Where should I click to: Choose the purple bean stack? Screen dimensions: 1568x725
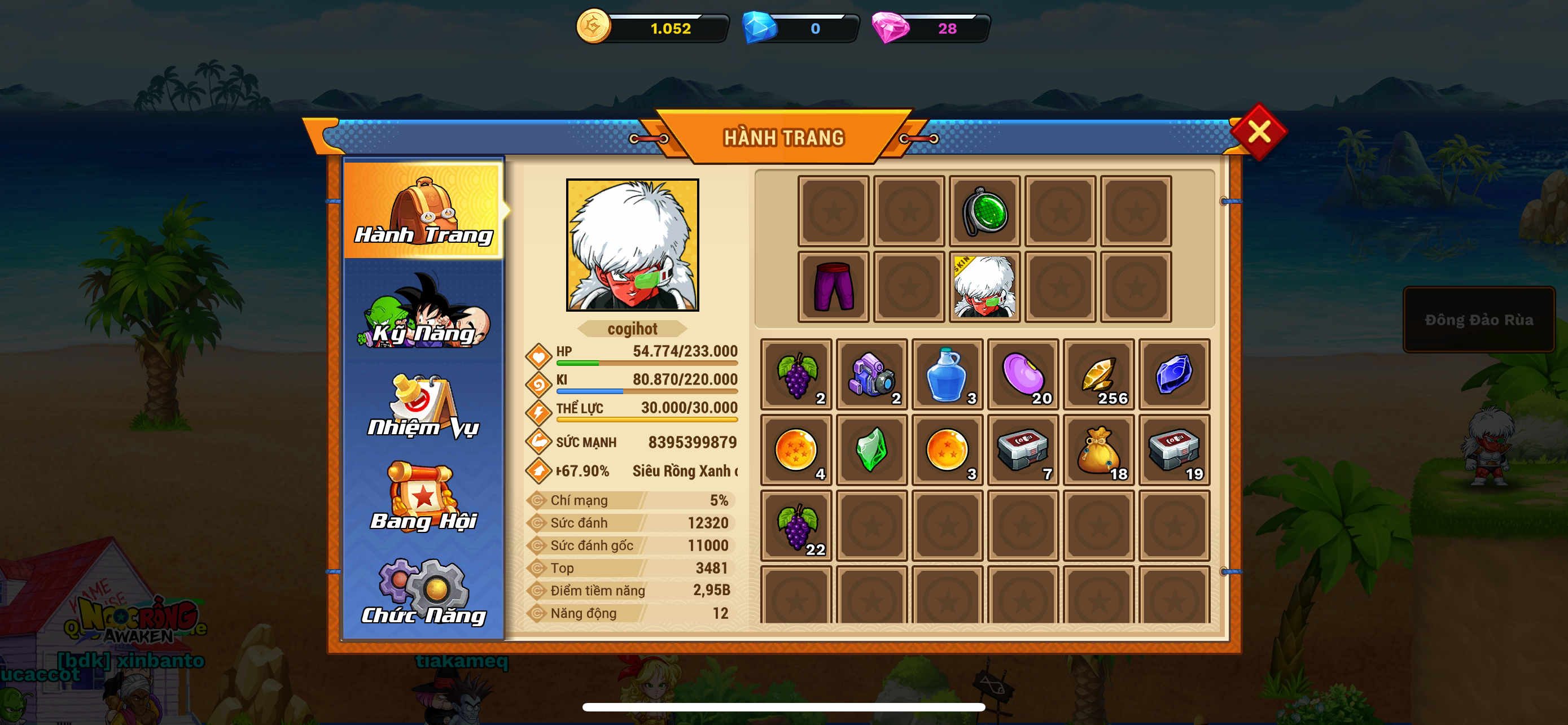[x=1023, y=374]
